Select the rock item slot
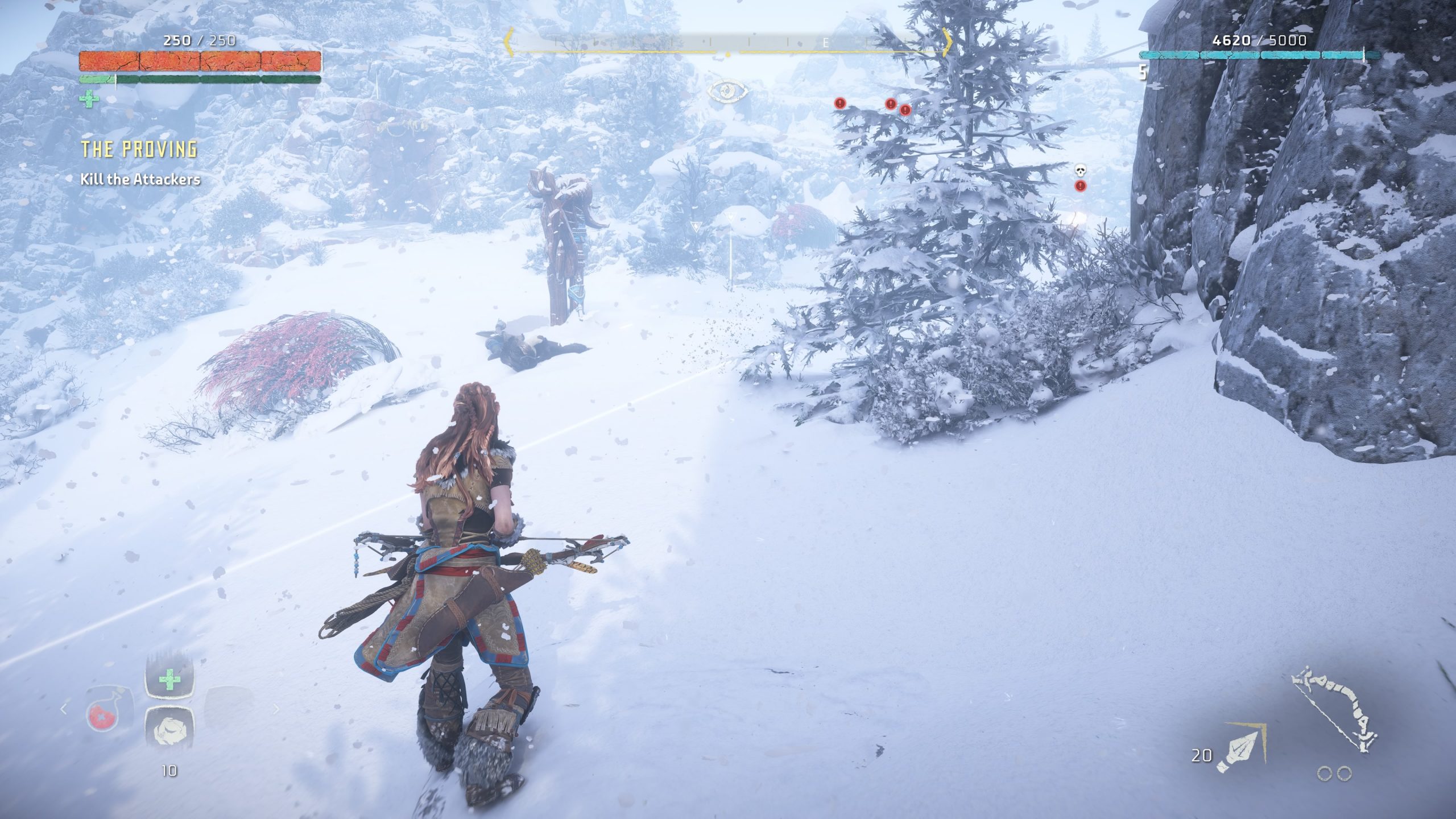Viewport: 1456px width, 819px height. click(169, 730)
